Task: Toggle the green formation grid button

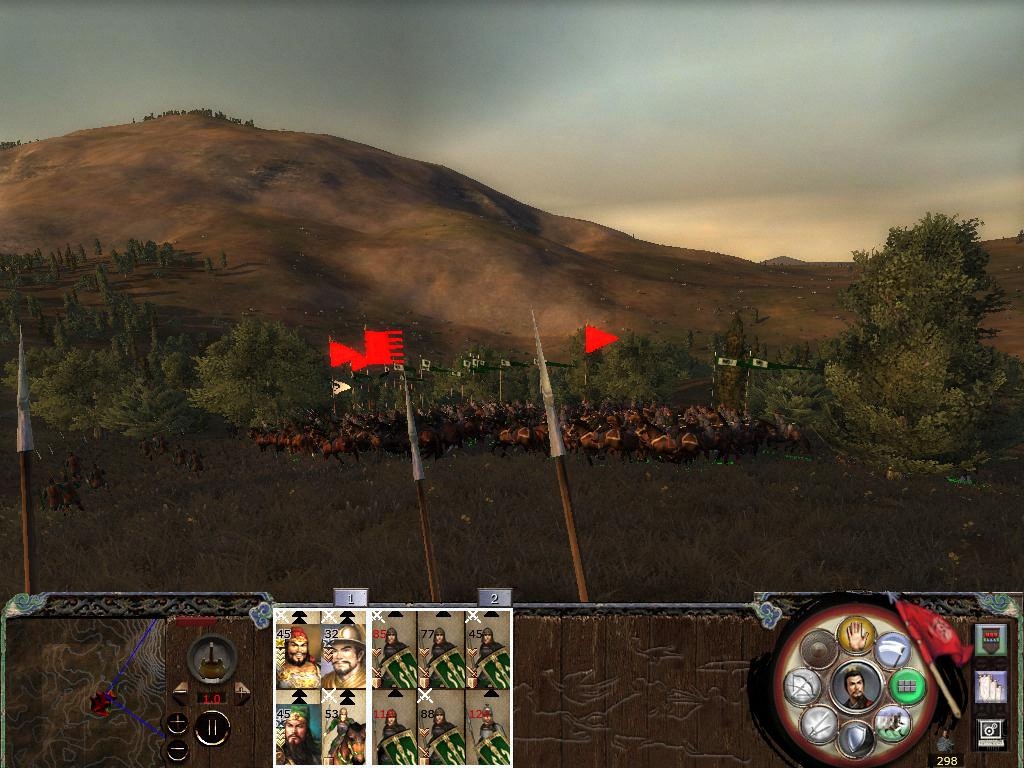Action: coord(908,686)
